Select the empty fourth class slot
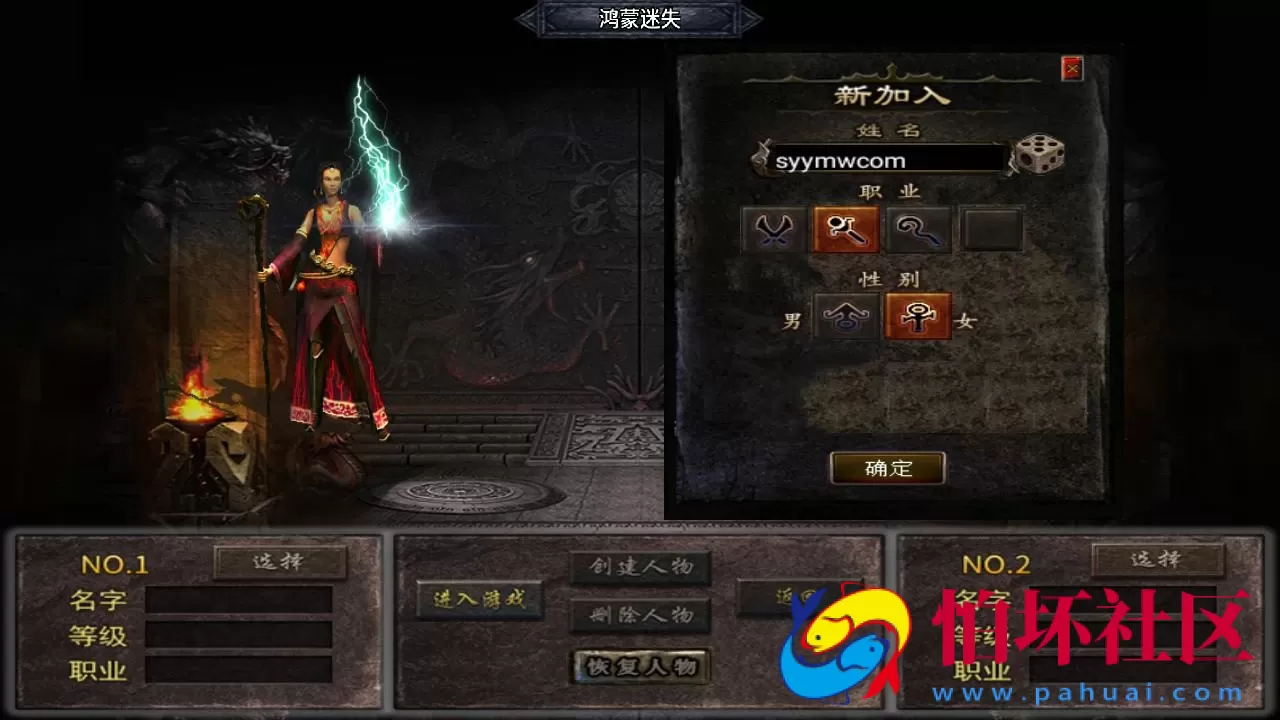 click(x=991, y=229)
